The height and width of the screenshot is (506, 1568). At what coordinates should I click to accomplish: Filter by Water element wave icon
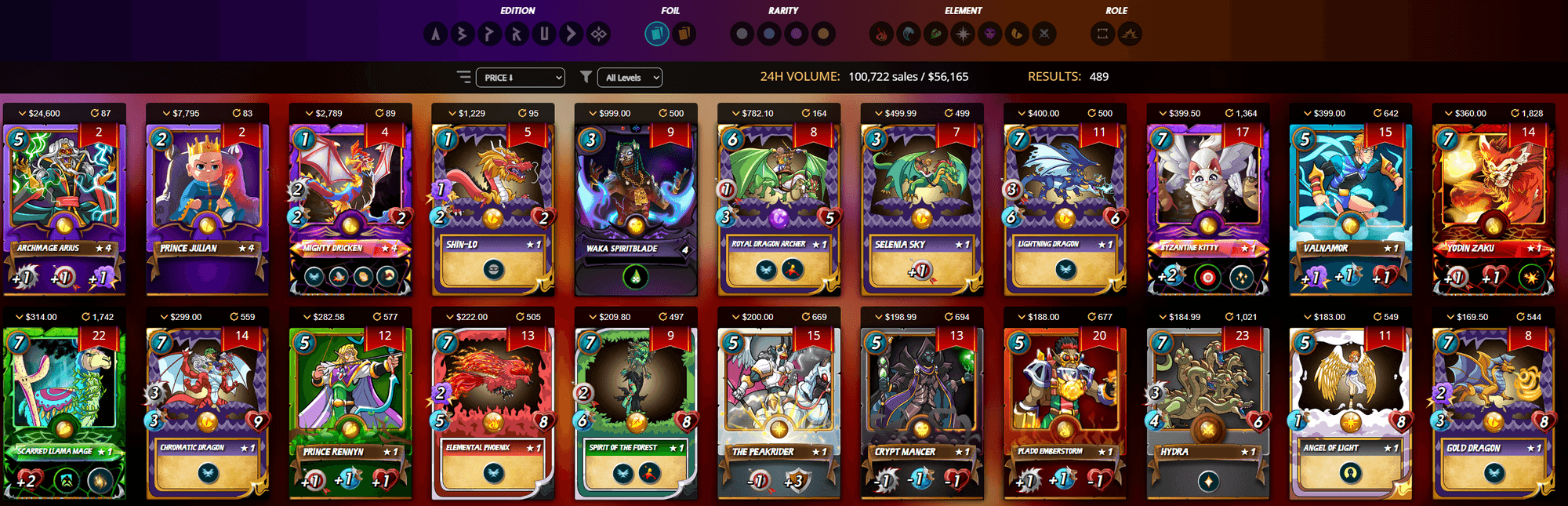pos(909,34)
